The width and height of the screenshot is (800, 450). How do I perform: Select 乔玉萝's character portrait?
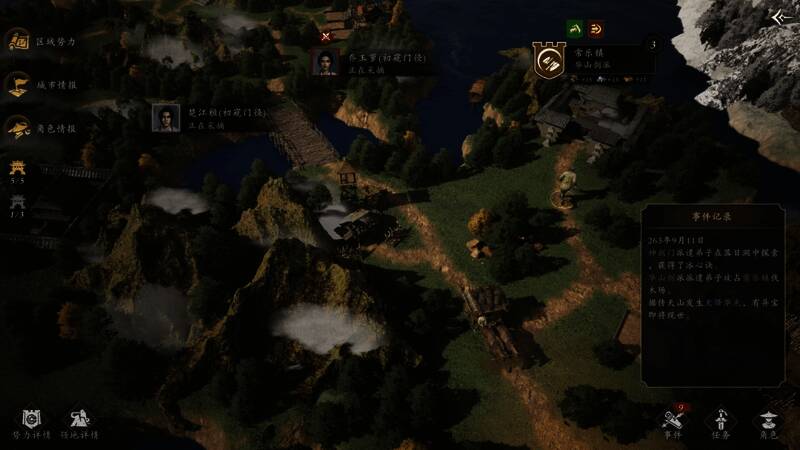point(326,62)
